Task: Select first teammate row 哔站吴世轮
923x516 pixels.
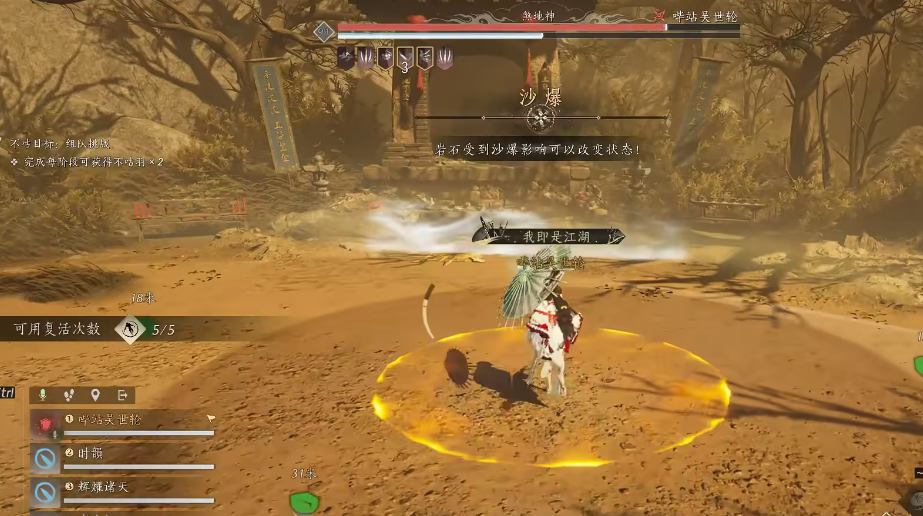Action: click(x=125, y=423)
